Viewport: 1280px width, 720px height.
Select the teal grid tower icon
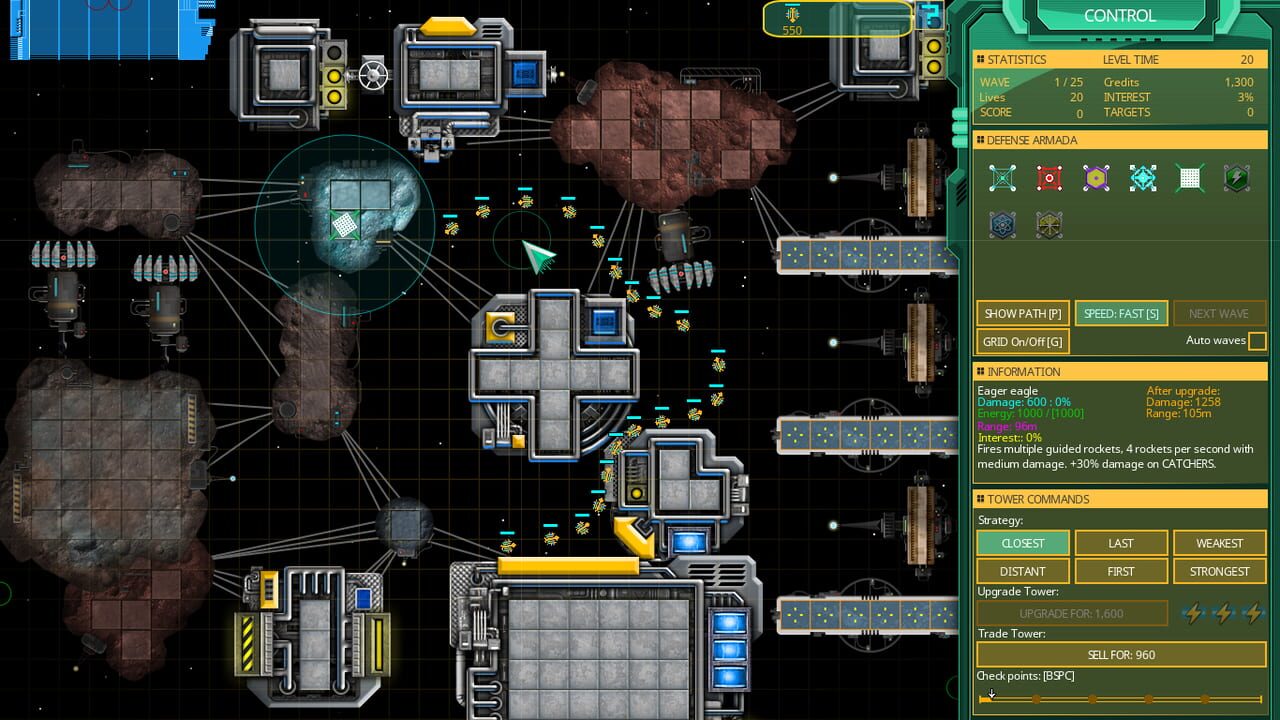coord(1002,177)
